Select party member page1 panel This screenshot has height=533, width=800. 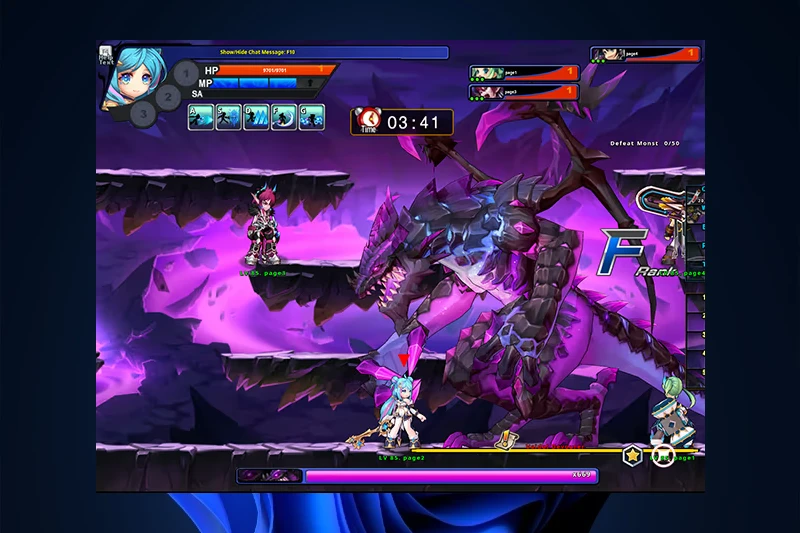pos(524,73)
